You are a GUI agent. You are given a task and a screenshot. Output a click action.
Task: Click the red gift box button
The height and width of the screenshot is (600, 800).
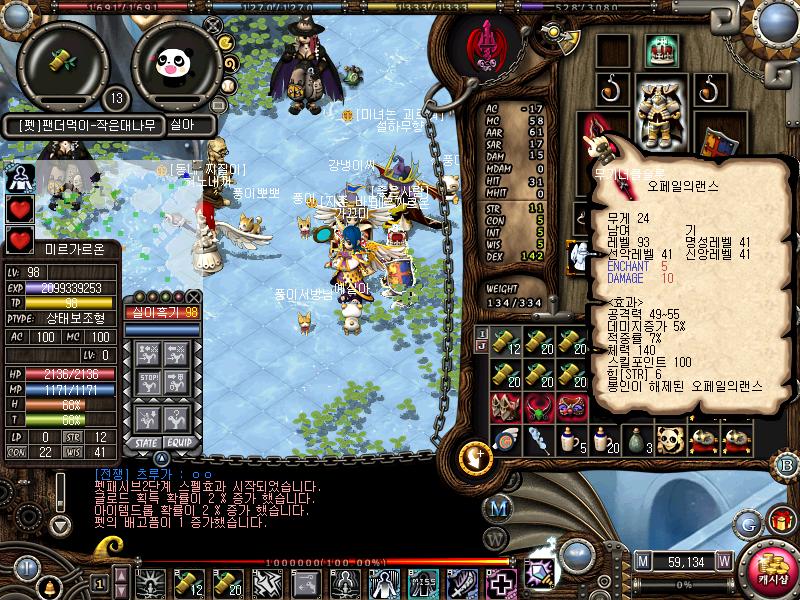click(782, 520)
